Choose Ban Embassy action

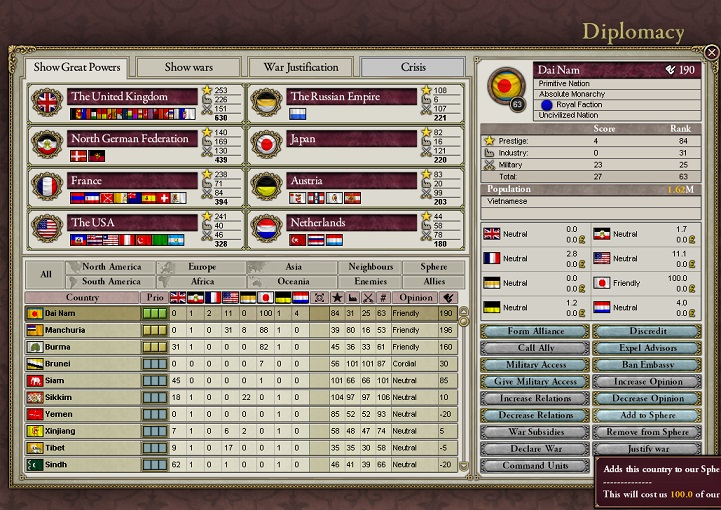648,365
